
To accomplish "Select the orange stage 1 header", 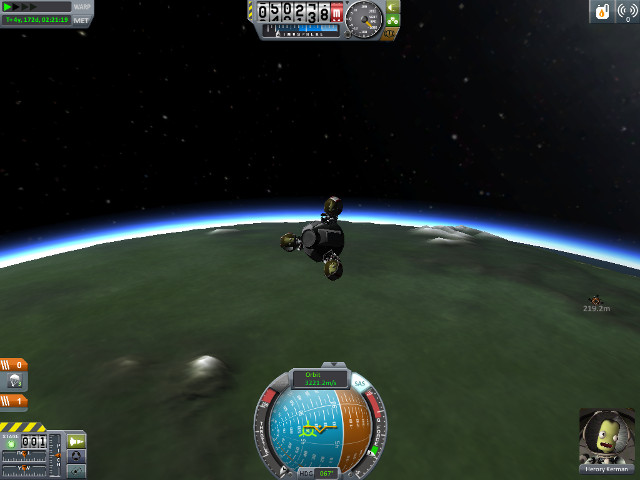I will (14, 401).
